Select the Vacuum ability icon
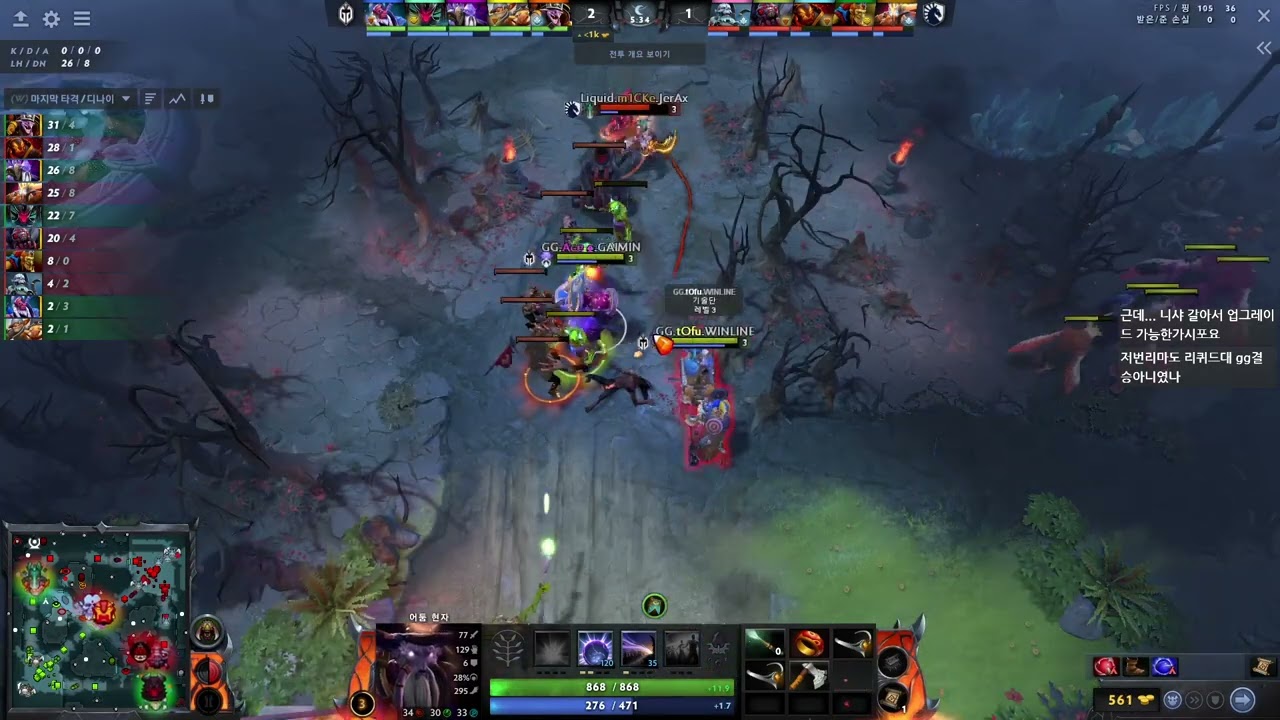The width and height of the screenshot is (1280, 720). 551,649
